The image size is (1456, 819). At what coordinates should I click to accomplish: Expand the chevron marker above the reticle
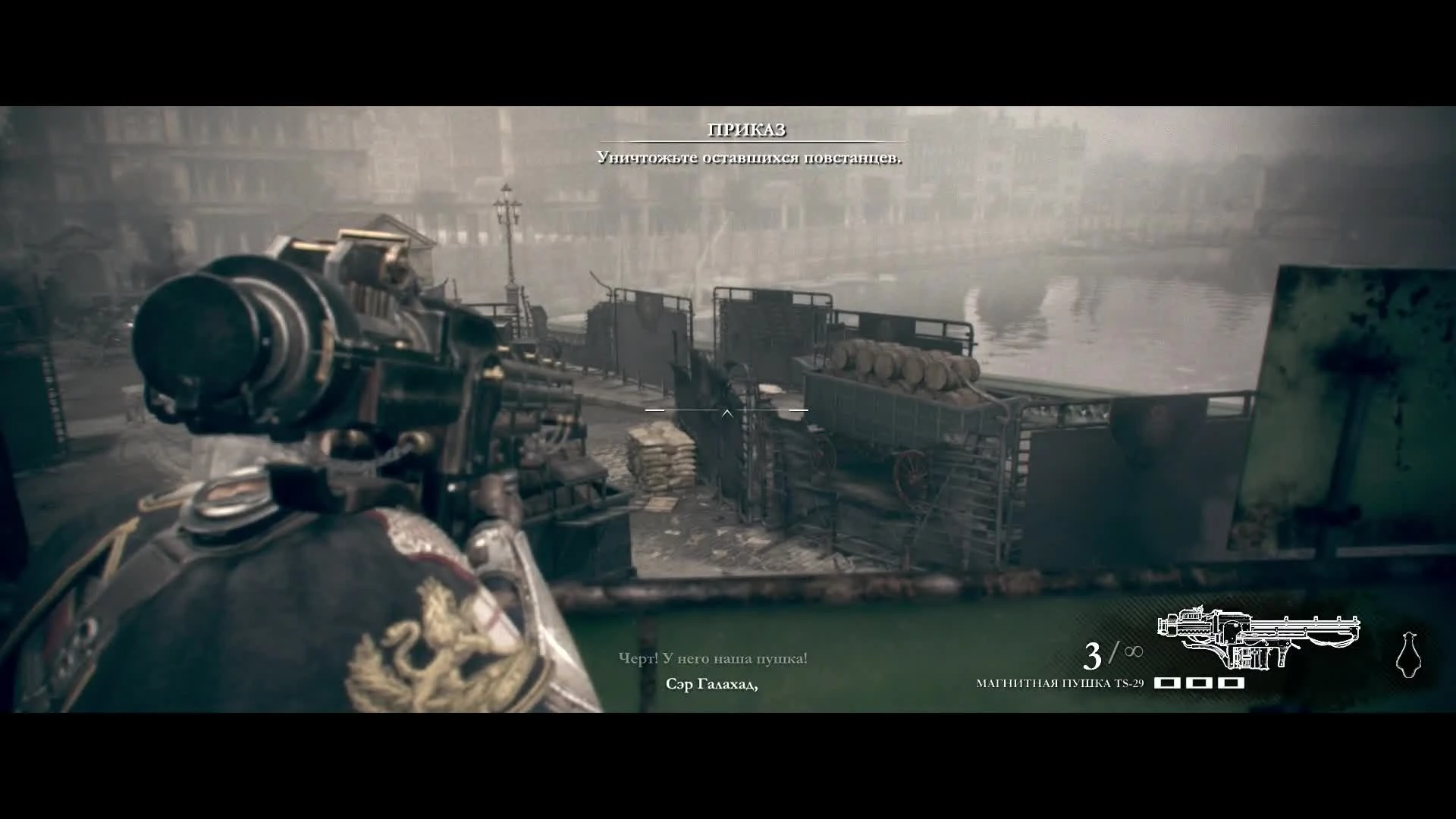click(727, 414)
